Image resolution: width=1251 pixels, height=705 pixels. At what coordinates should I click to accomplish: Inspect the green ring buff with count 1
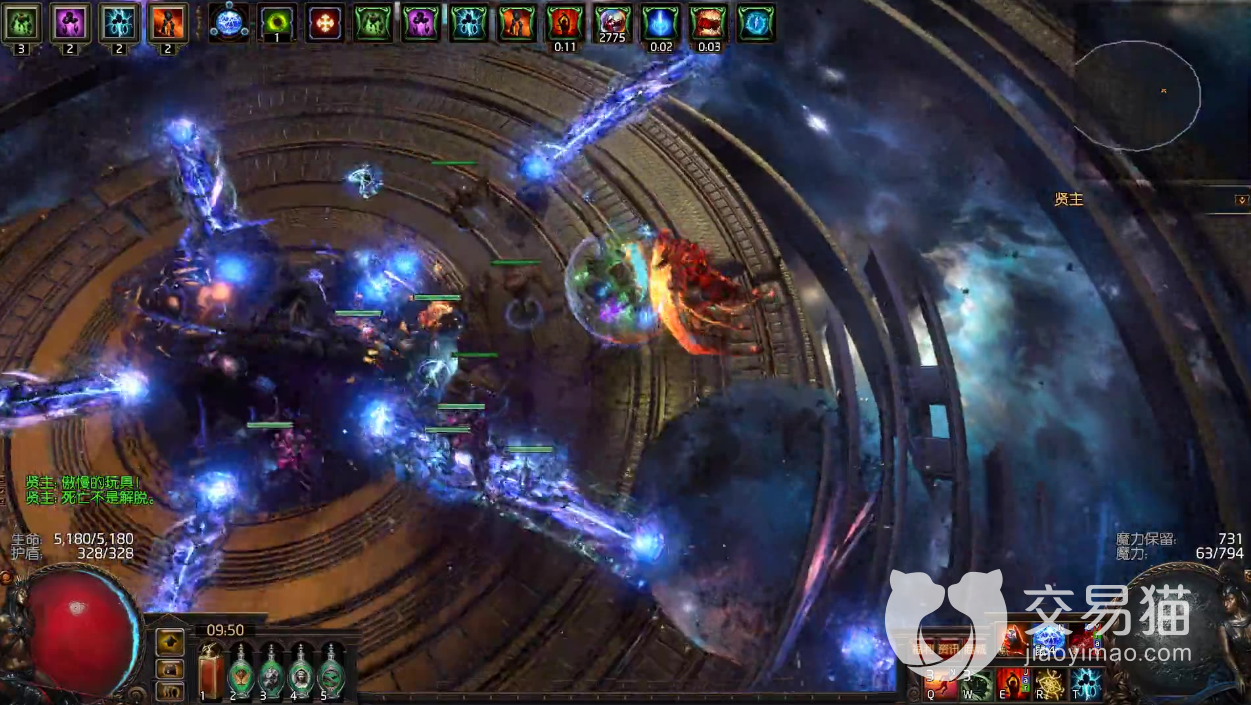click(x=277, y=22)
